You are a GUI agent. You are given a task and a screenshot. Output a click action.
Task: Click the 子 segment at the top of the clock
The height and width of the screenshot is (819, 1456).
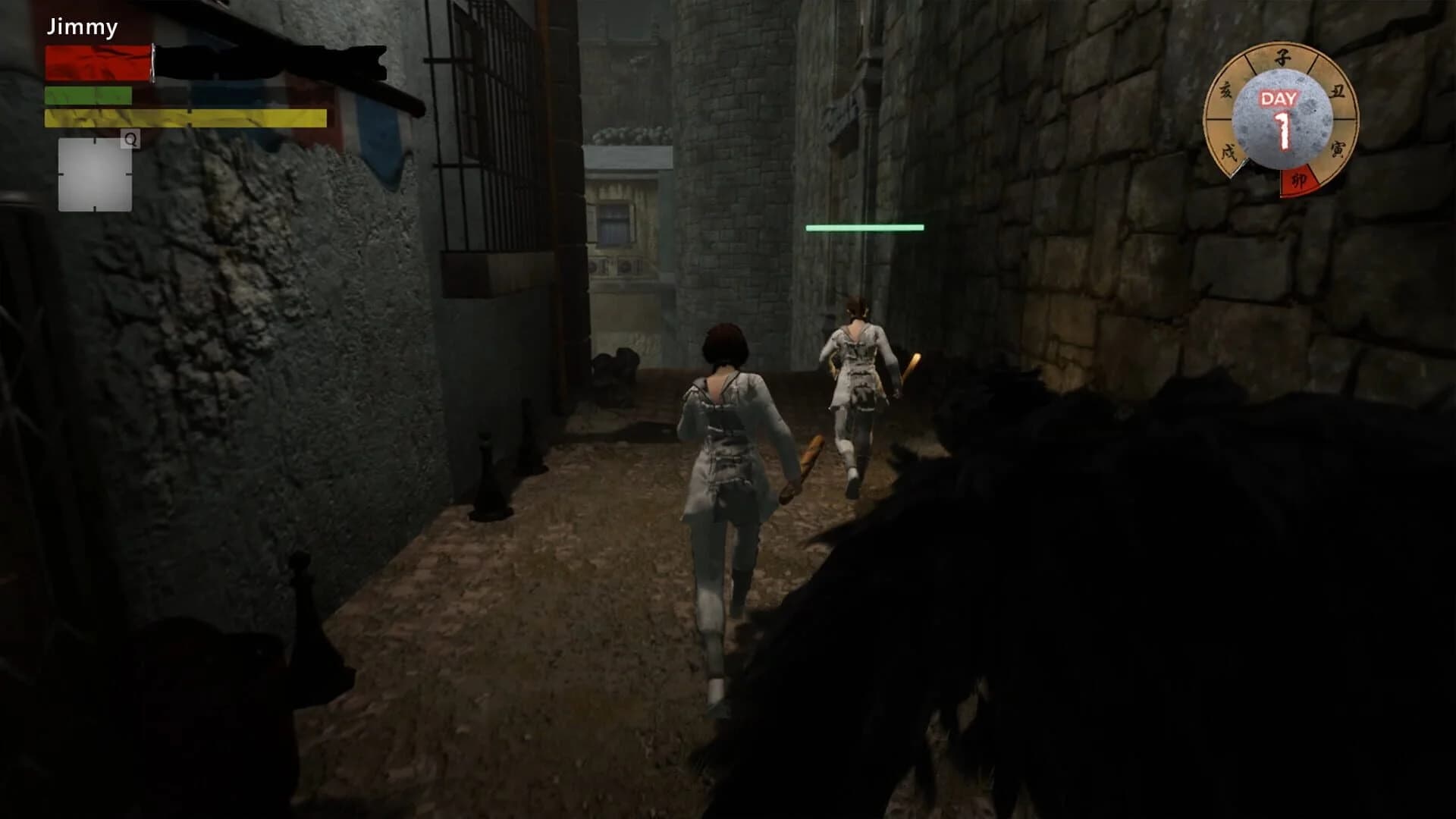pyautogui.click(x=1282, y=59)
